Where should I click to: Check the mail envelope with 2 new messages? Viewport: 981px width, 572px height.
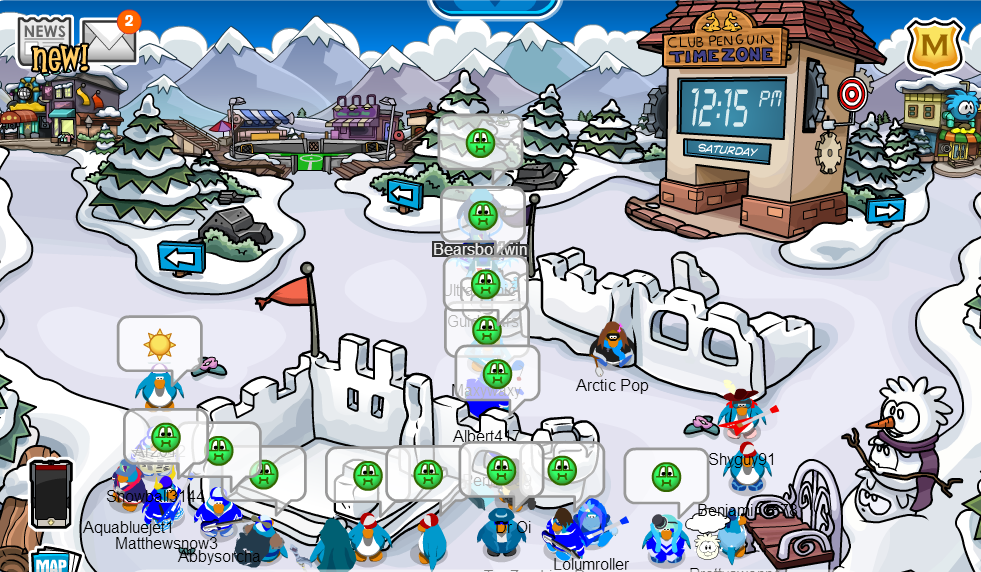pos(107,41)
